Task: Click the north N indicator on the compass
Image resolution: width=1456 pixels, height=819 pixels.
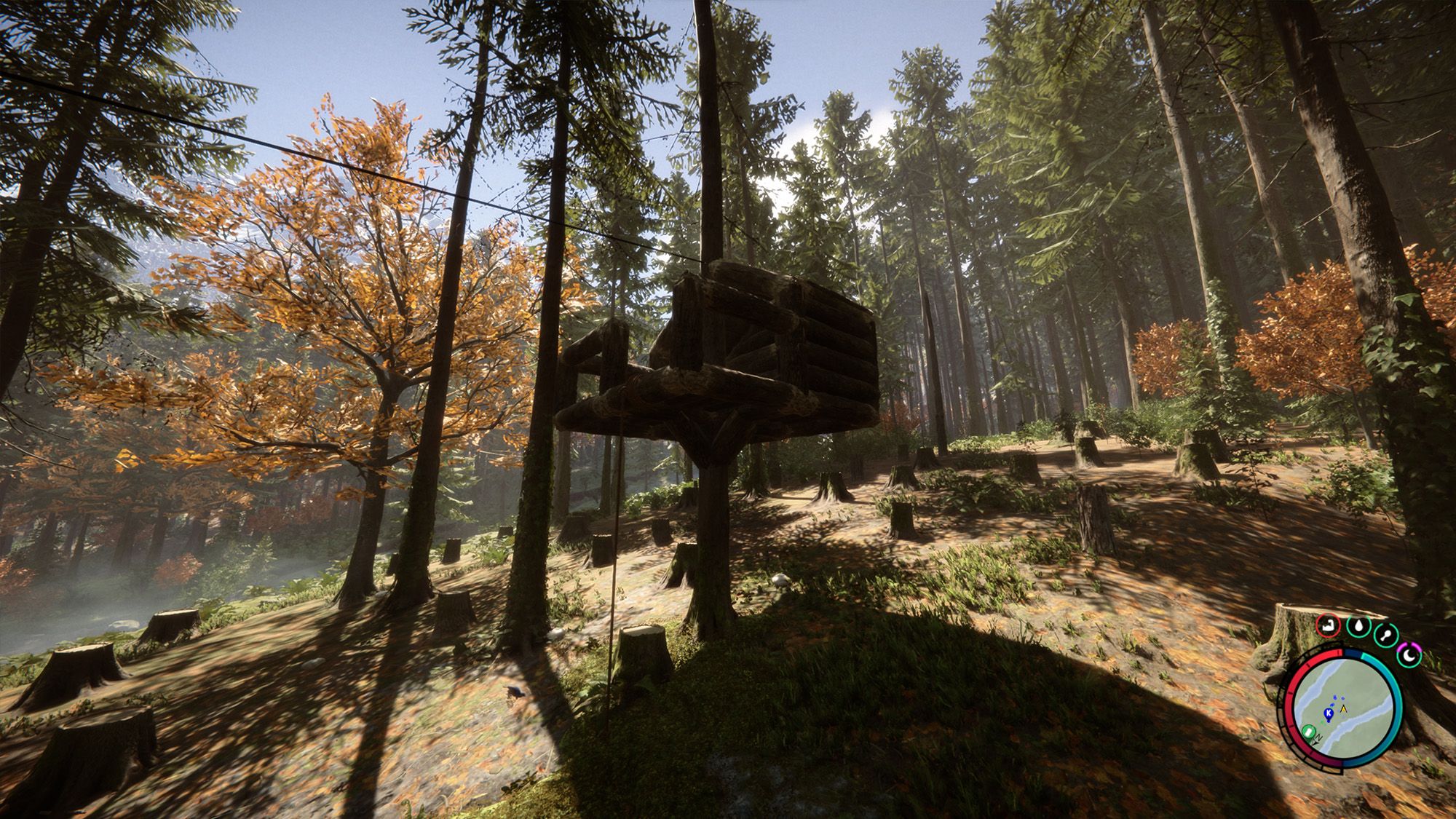Action: pyautogui.click(x=1318, y=737)
